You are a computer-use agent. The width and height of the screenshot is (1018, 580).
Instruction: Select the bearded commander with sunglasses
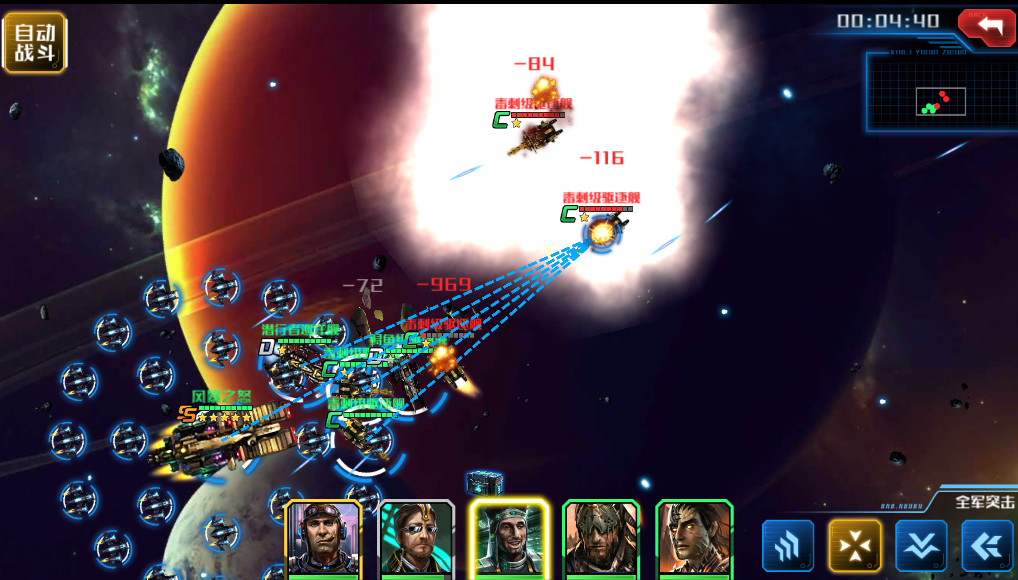(x=416, y=539)
